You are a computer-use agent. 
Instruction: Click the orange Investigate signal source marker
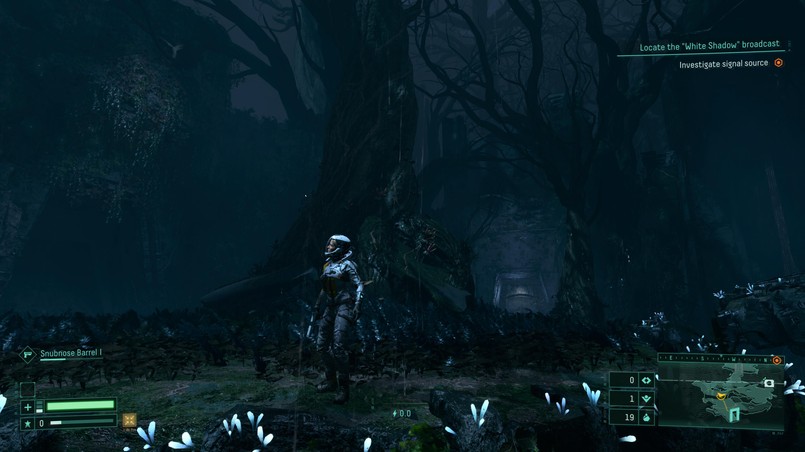(778, 64)
